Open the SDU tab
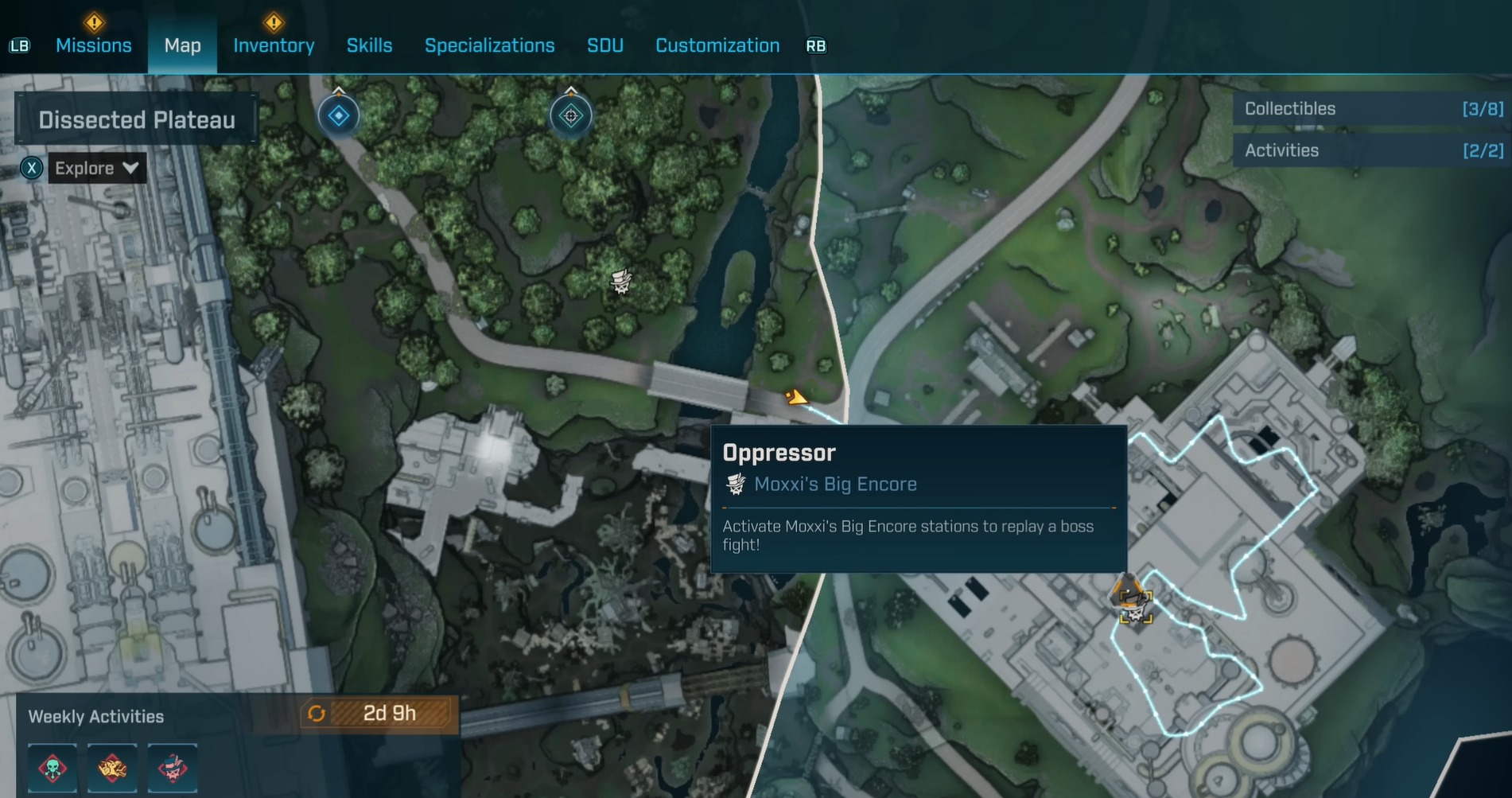Image resolution: width=1512 pixels, height=798 pixels. pyautogui.click(x=604, y=45)
